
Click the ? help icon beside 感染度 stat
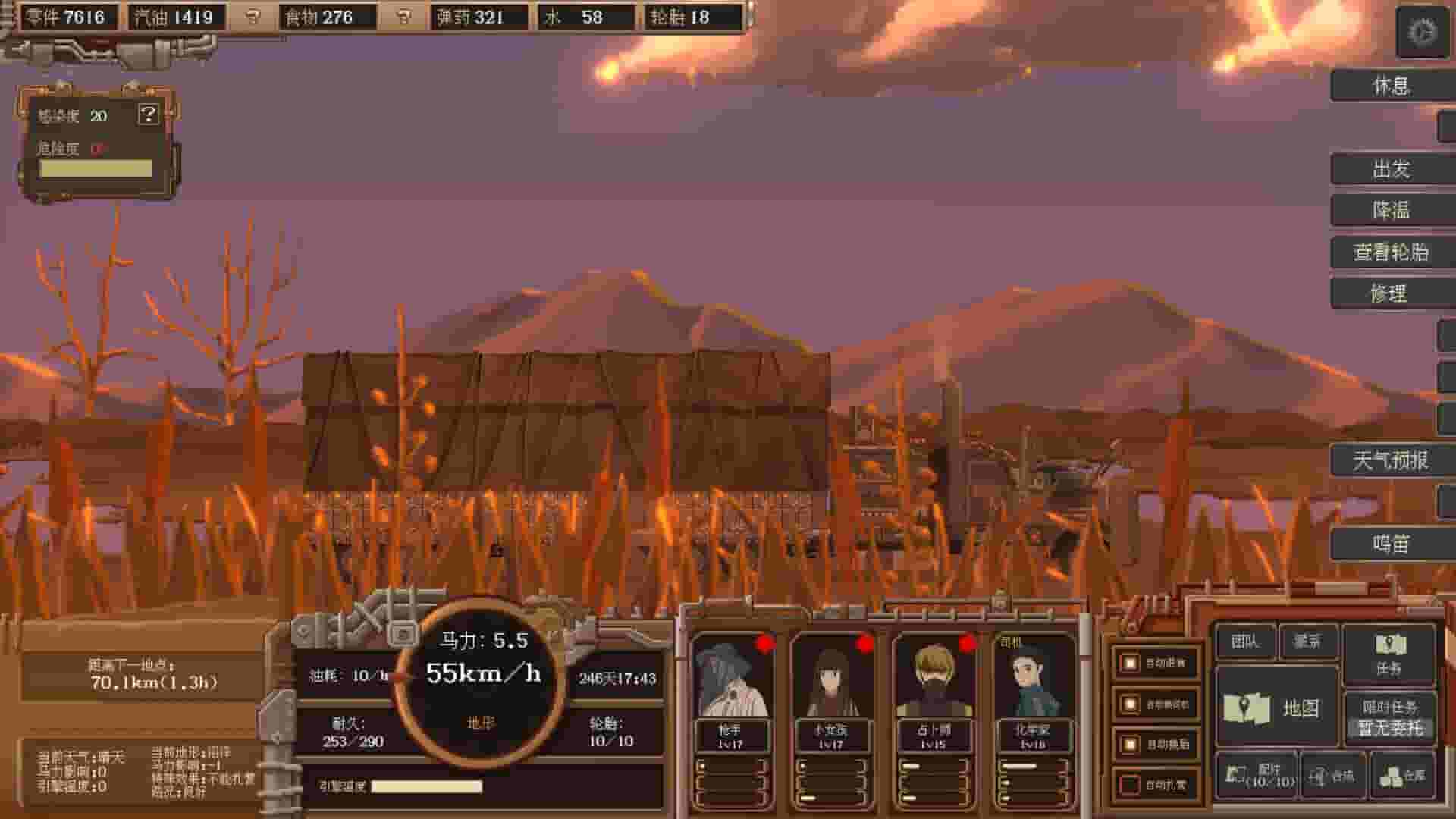click(148, 115)
